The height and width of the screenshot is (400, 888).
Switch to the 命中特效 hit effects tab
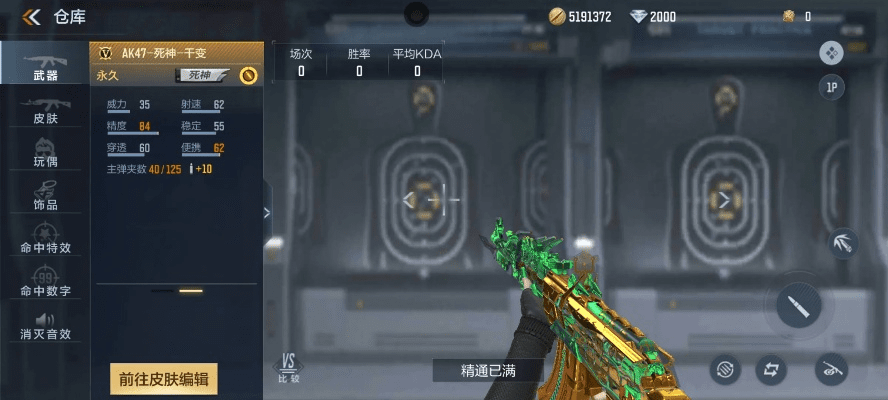click(45, 238)
